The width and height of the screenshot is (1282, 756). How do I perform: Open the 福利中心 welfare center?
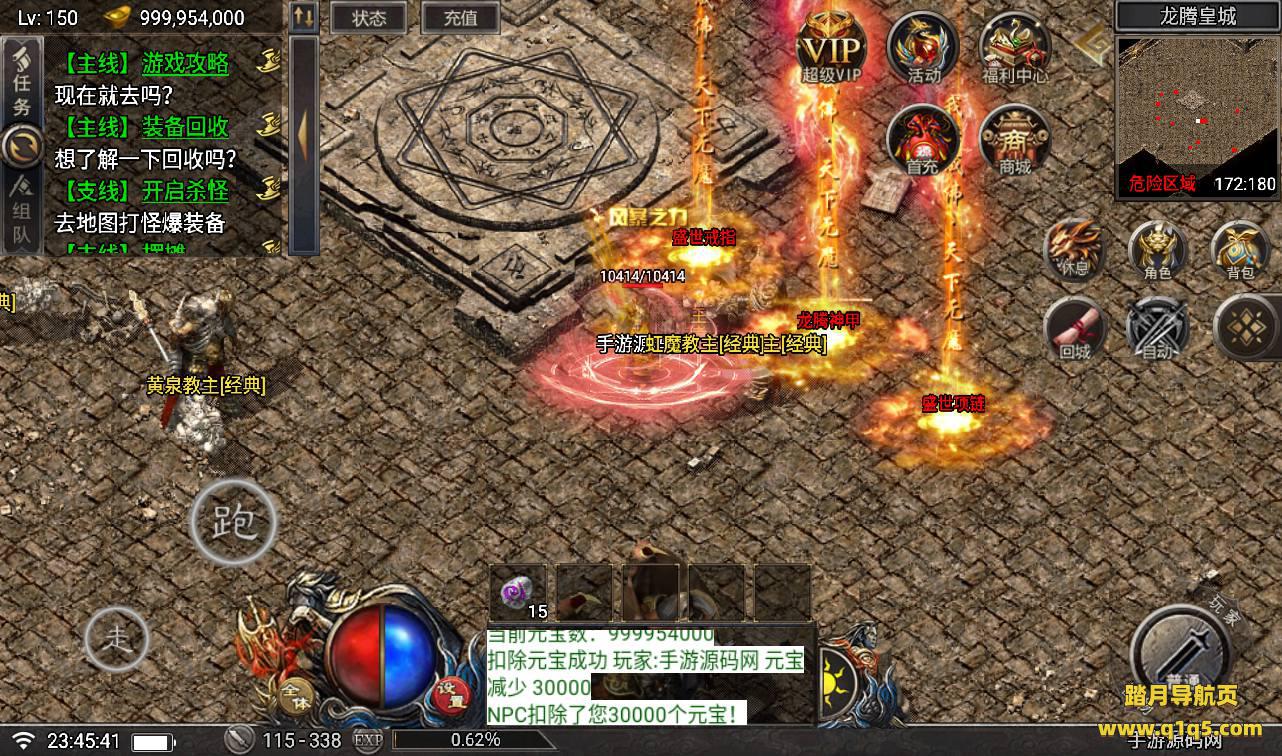point(1014,48)
